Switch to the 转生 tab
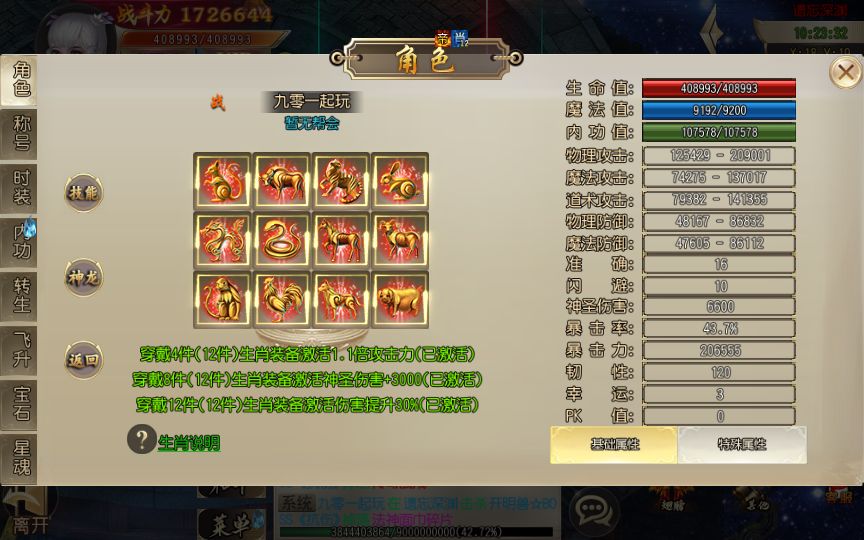Screen dimensions: 864x540 coord(20,296)
